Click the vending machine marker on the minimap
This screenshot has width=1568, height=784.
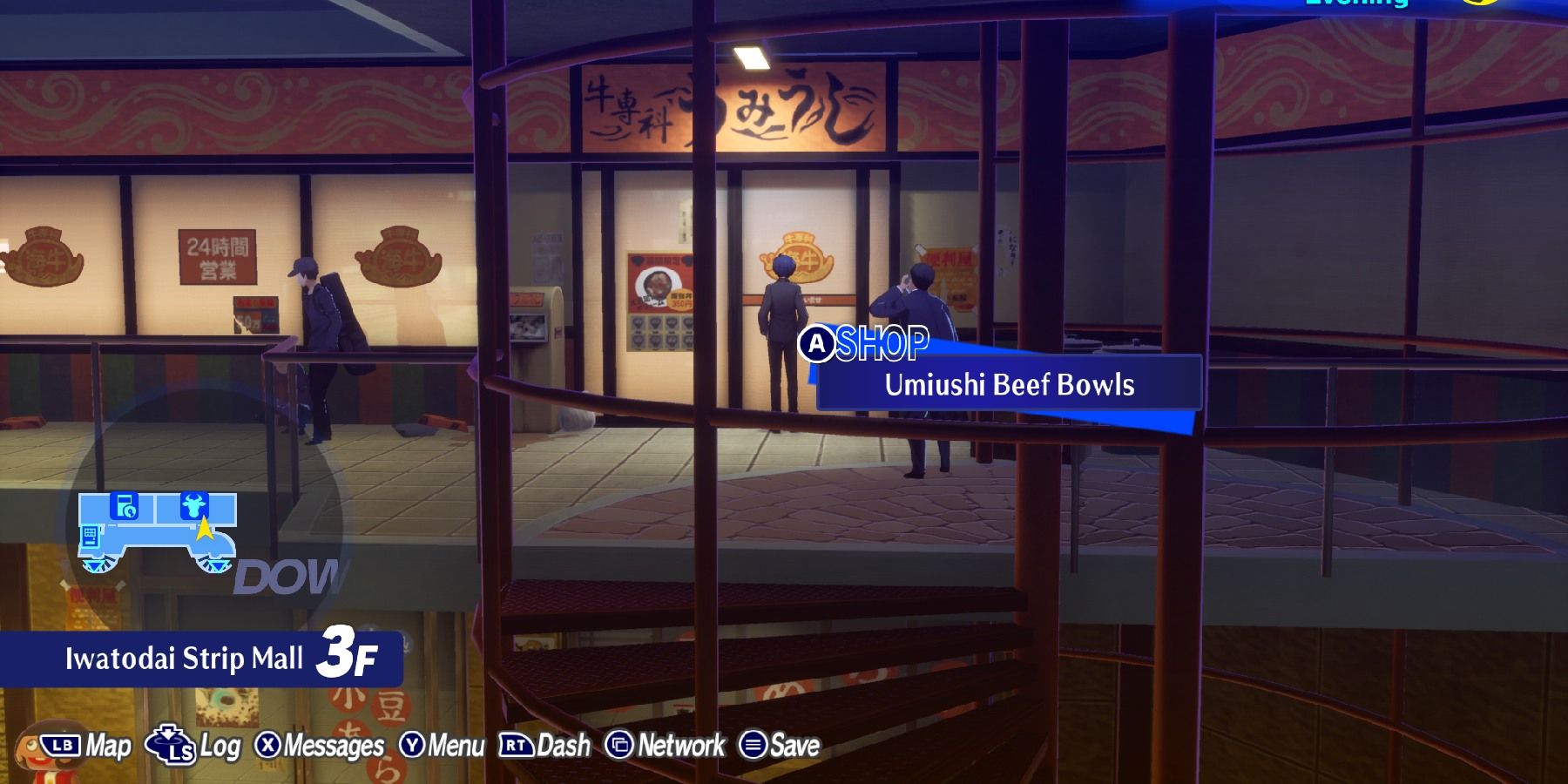click(x=90, y=539)
